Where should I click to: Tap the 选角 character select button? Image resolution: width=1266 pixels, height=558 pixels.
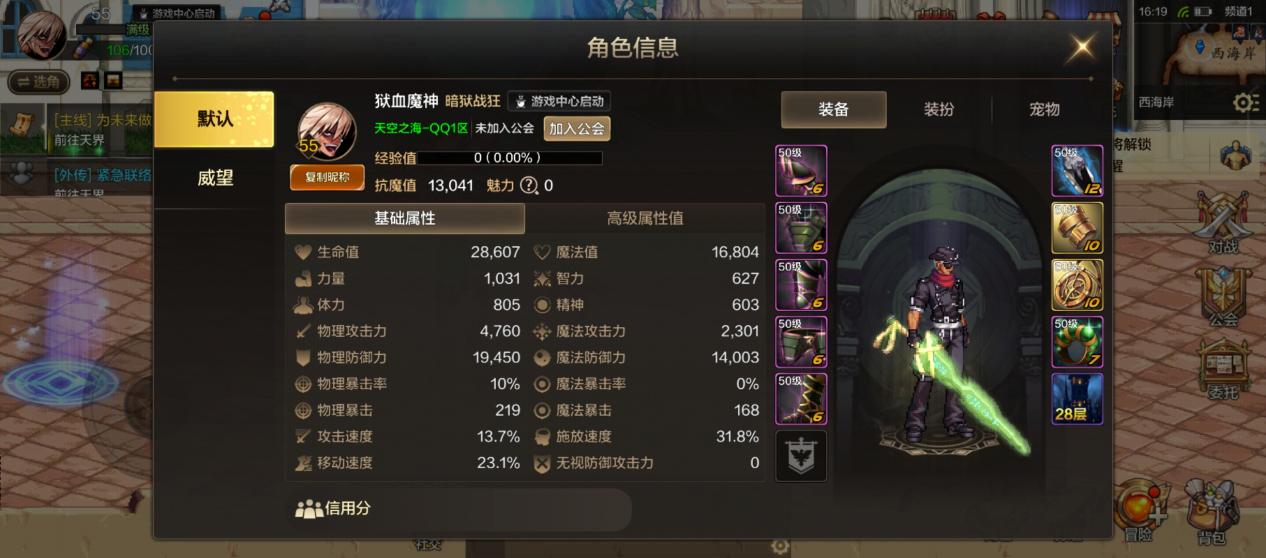click(38, 81)
